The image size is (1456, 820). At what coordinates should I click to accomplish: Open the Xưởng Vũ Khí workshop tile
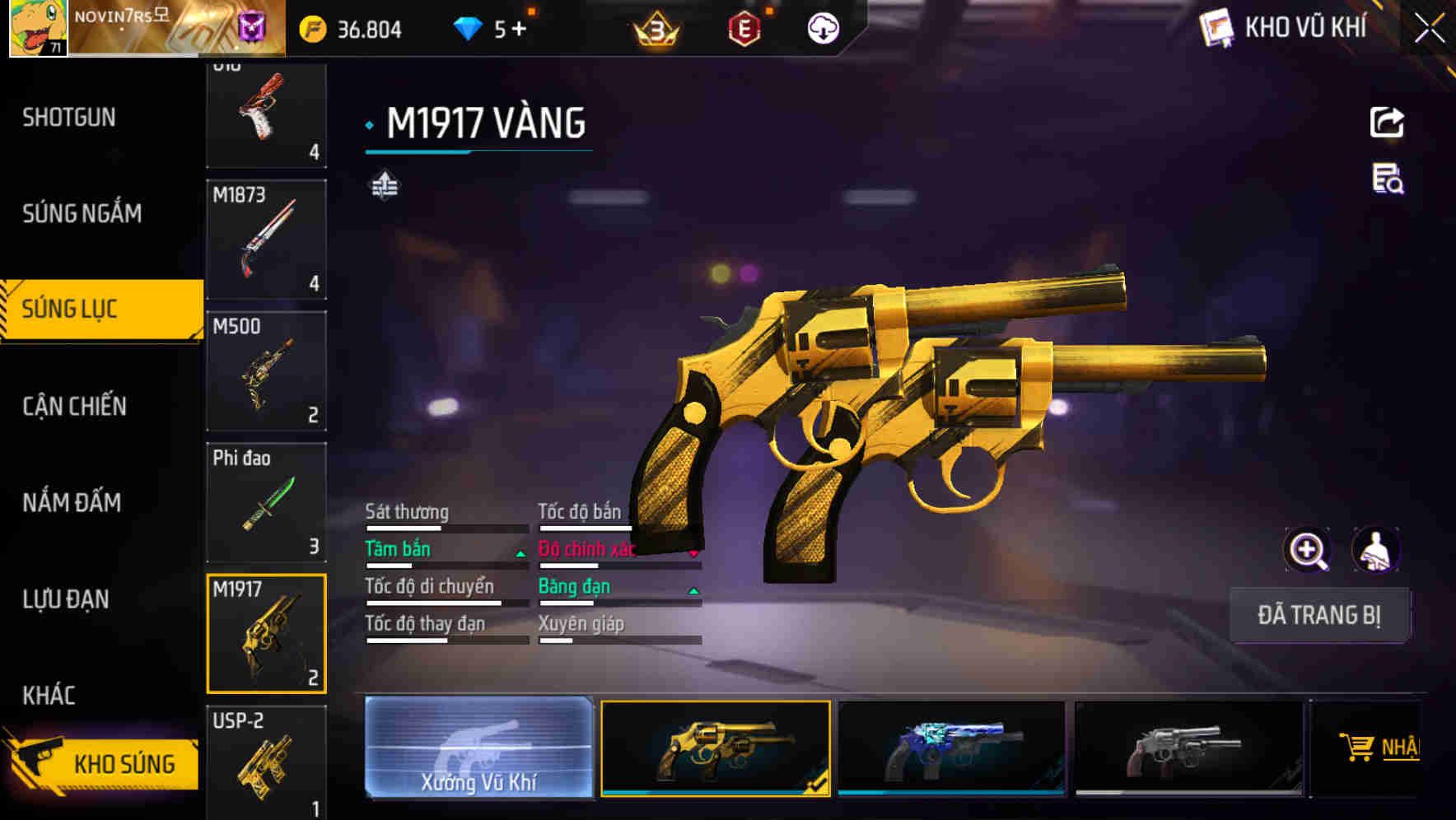point(478,747)
